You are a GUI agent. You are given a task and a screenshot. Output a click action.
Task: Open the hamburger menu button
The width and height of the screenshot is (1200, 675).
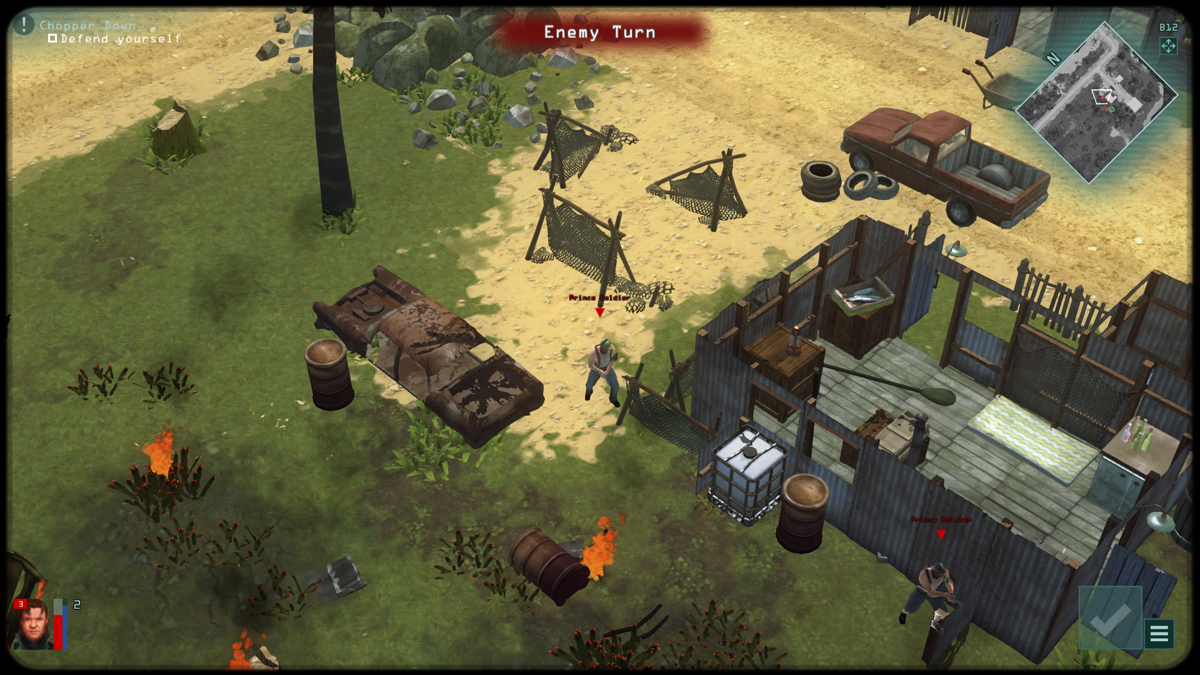(x=1159, y=633)
